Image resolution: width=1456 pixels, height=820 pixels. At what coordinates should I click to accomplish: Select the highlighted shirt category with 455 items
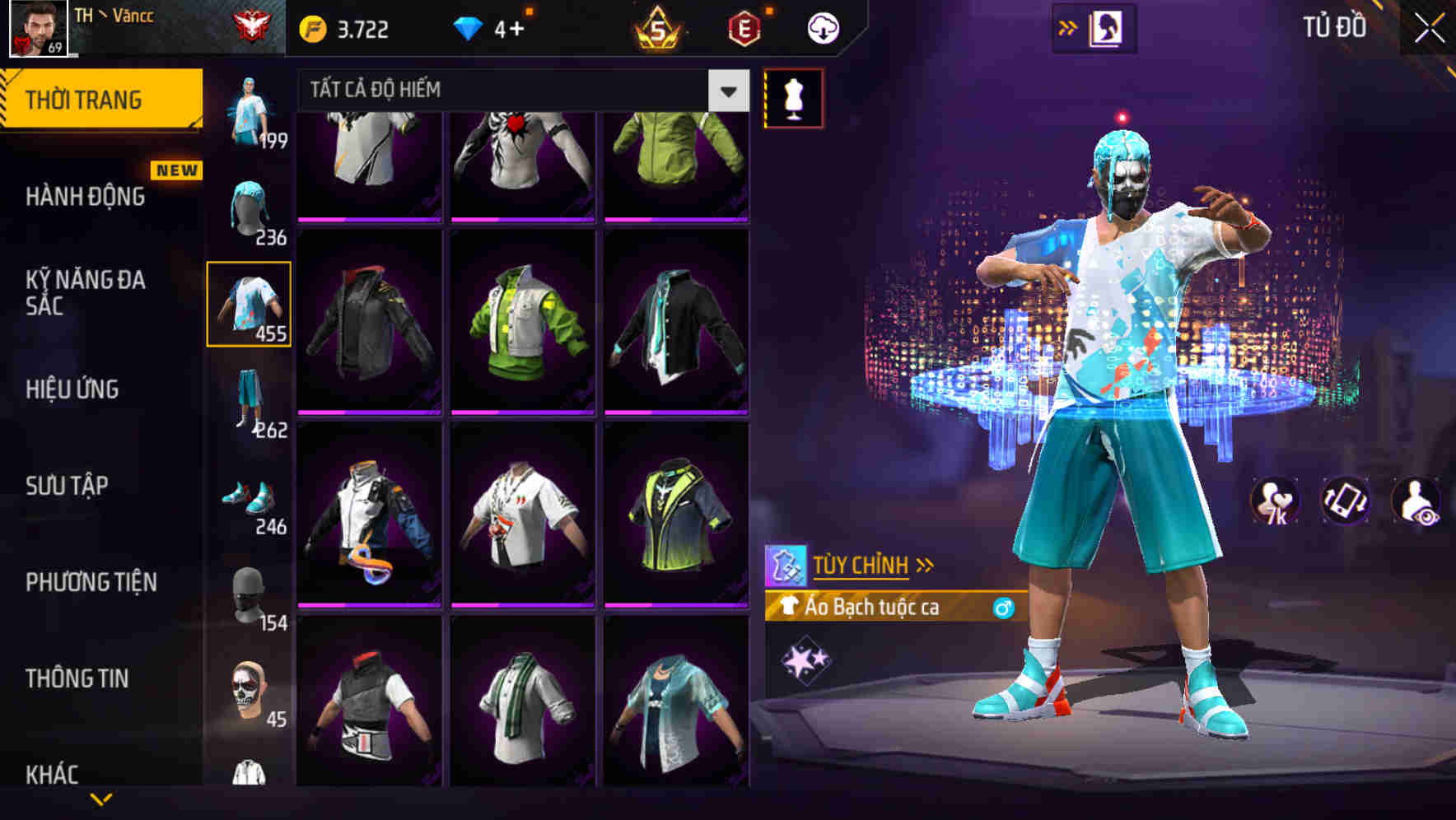249,306
